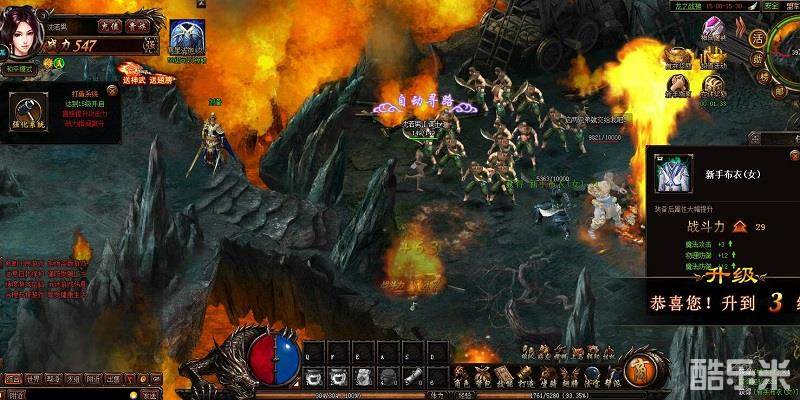Open the 强化系统 hammer icon
This screenshot has height=400, width=800.
30,113
